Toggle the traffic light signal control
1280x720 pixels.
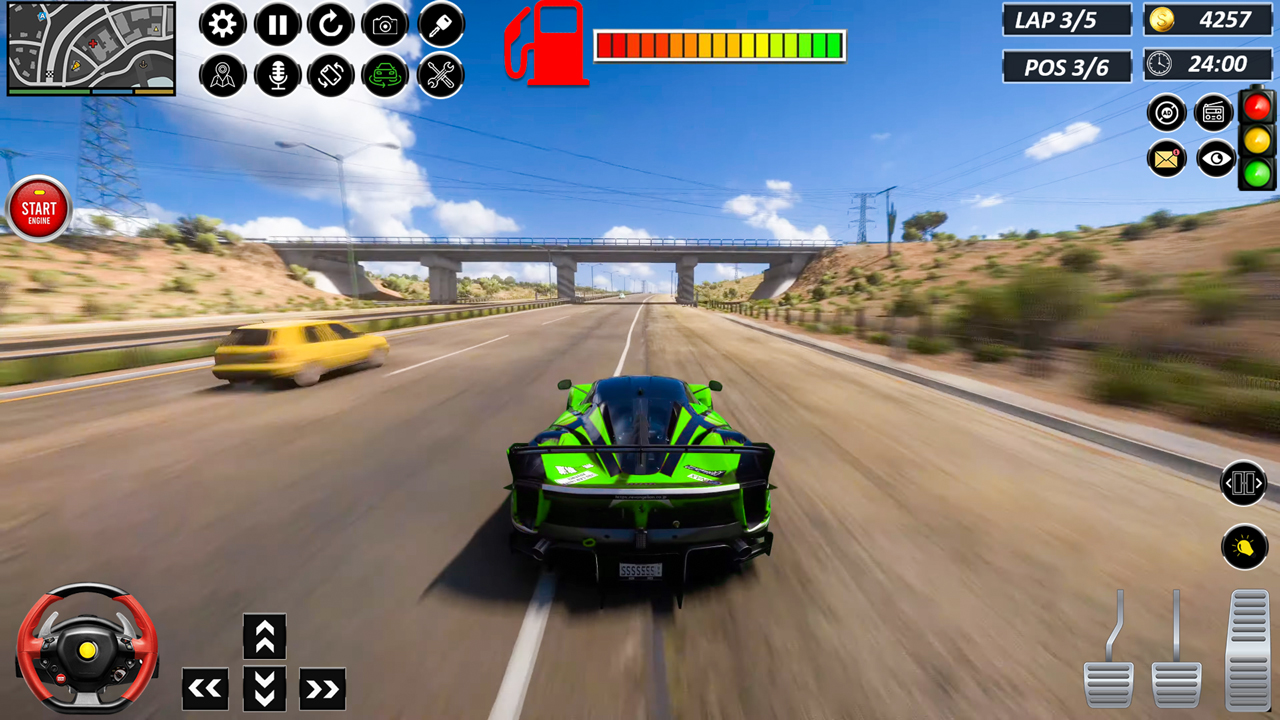[x=1258, y=140]
